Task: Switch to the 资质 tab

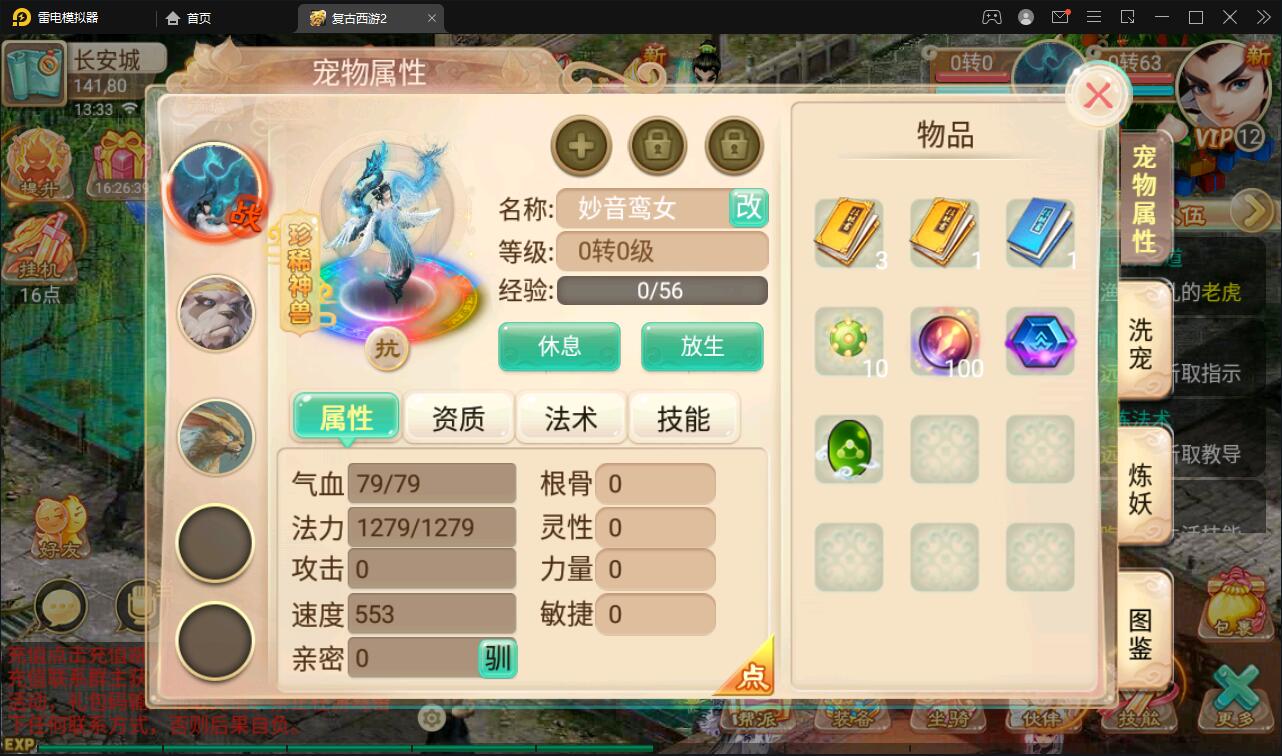Action: coord(459,418)
